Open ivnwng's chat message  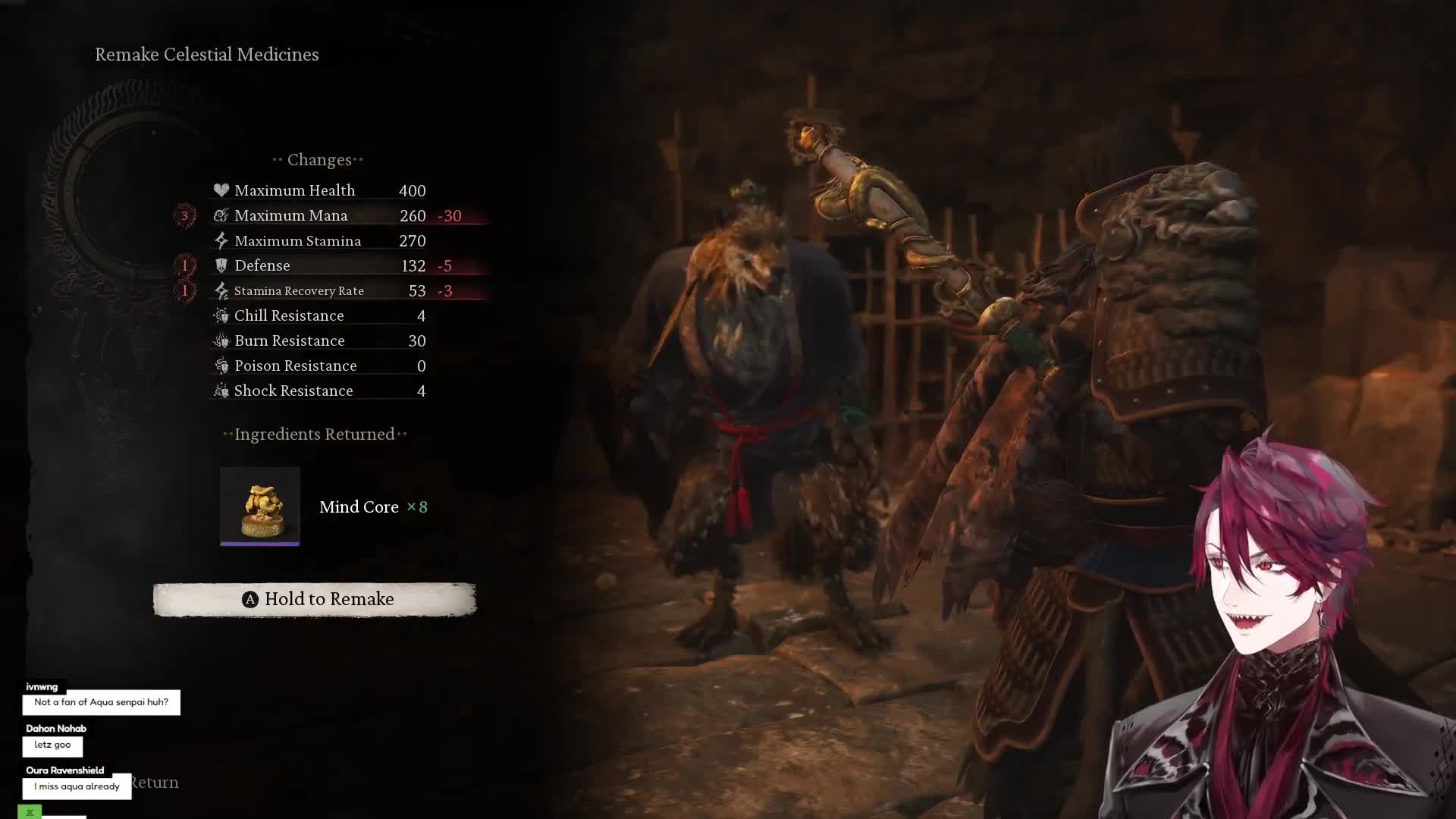tap(101, 702)
